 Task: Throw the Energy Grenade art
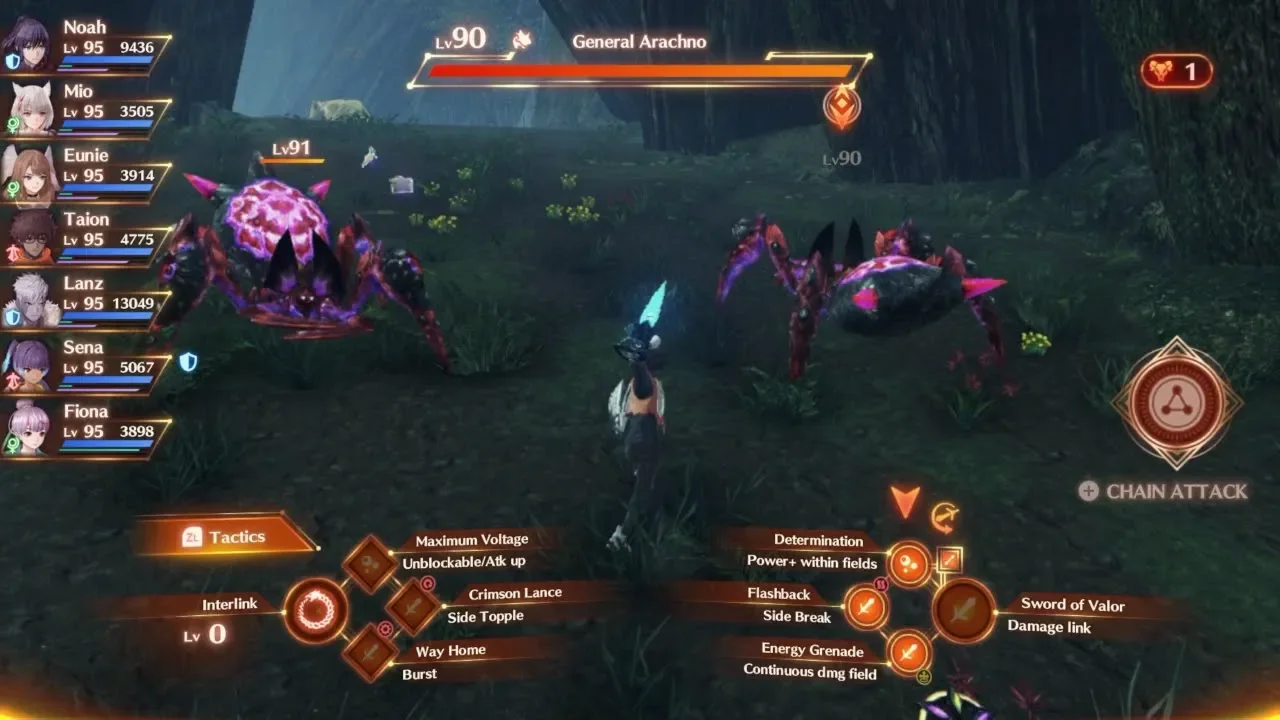coord(908,652)
